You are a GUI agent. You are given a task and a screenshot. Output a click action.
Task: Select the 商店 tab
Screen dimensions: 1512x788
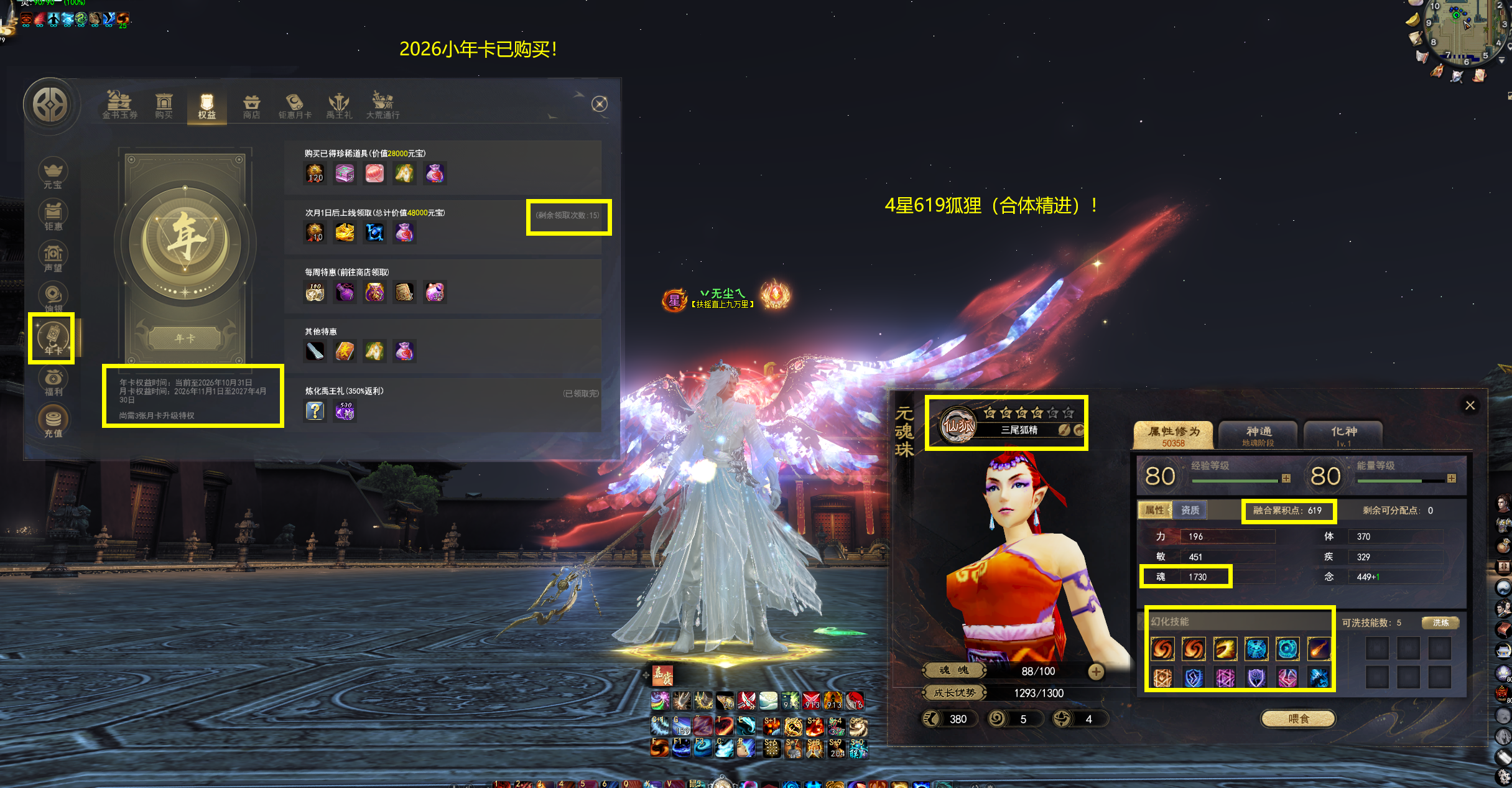pyautogui.click(x=251, y=105)
